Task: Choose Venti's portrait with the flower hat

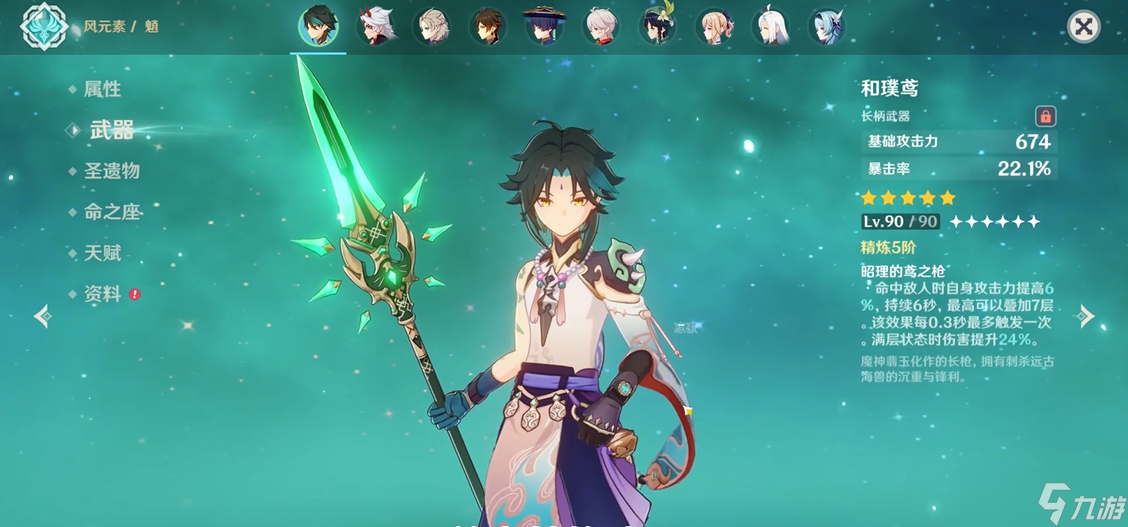Action: 658,26
